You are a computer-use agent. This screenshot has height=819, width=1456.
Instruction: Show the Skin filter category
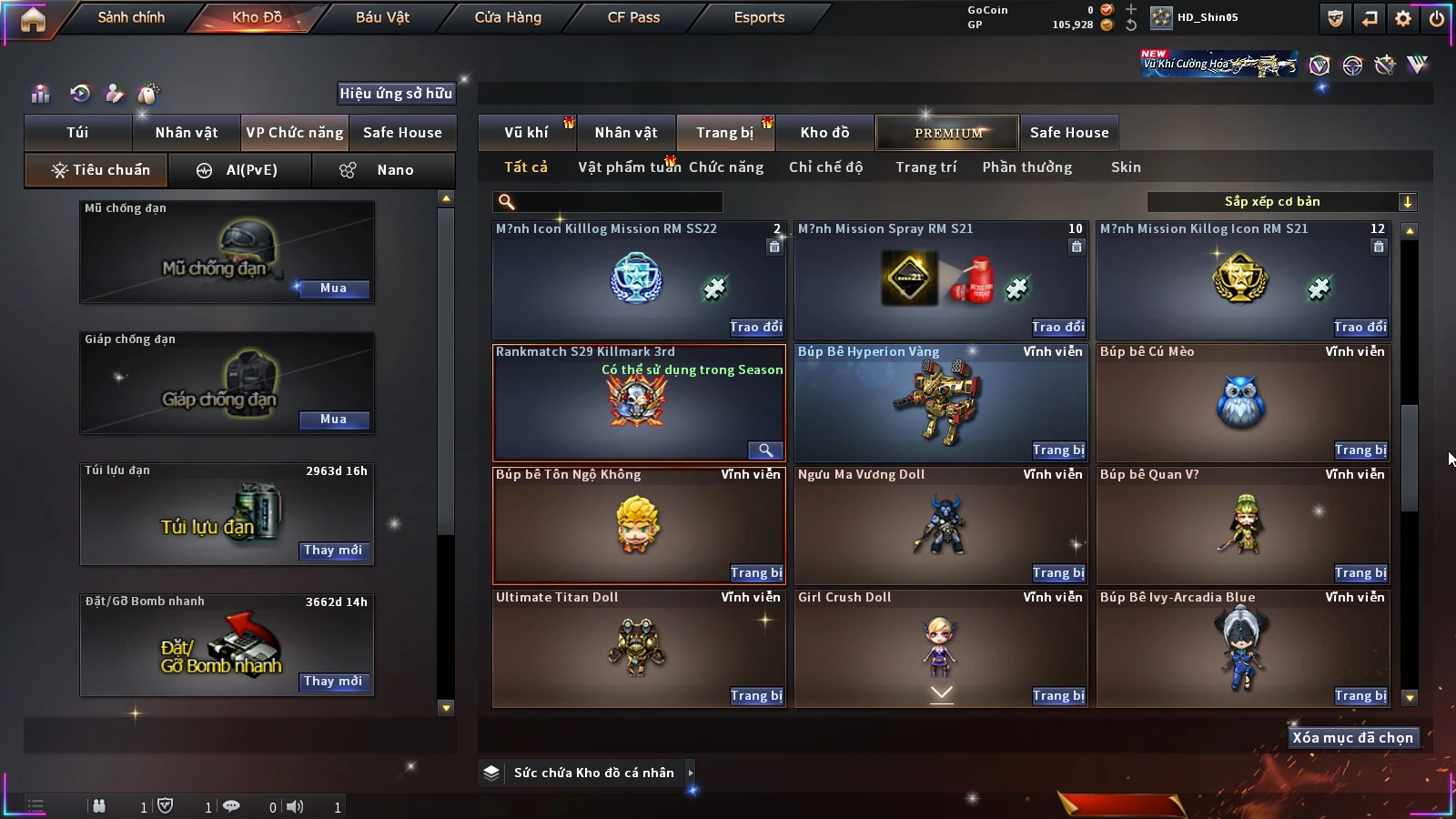tap(1126, 167)
